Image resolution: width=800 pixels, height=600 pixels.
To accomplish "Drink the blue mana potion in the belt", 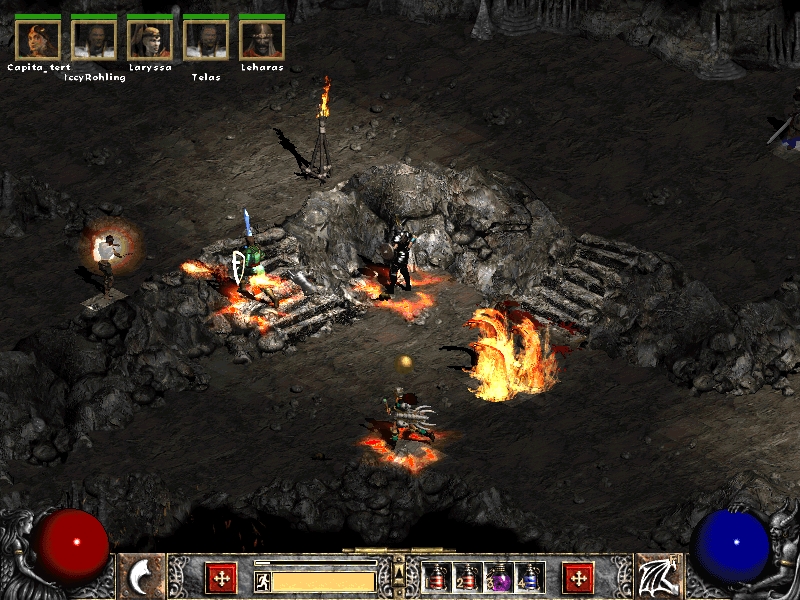I will pyautogui.click(x=529, y=577).
